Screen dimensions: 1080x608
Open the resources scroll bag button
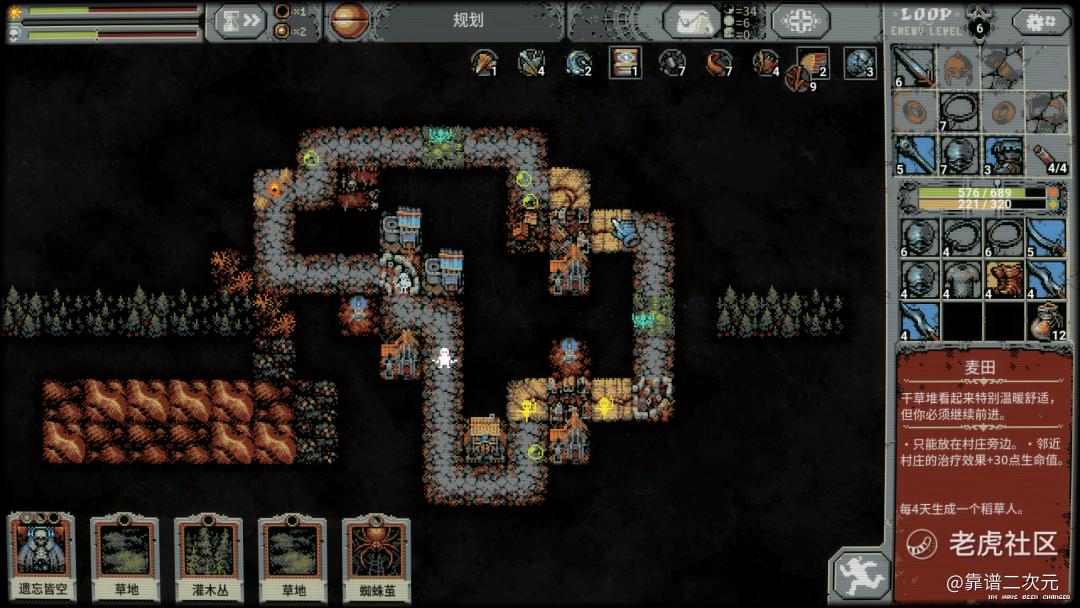pos(691,21)
